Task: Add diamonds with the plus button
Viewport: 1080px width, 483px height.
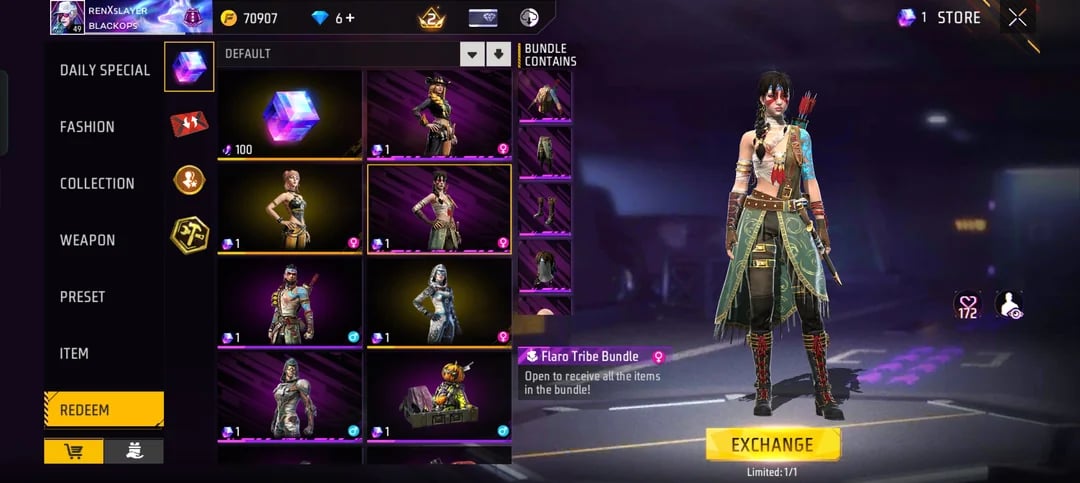Action: tap(349, 18)
